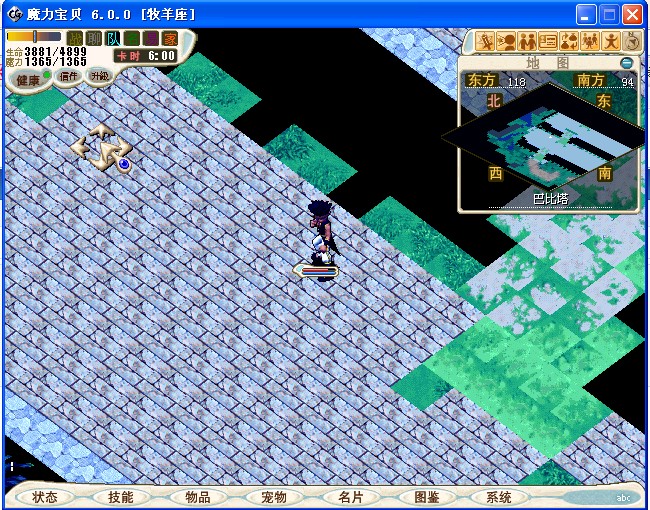Close the game window
This screenshot has height=510, width=650.
632,15
